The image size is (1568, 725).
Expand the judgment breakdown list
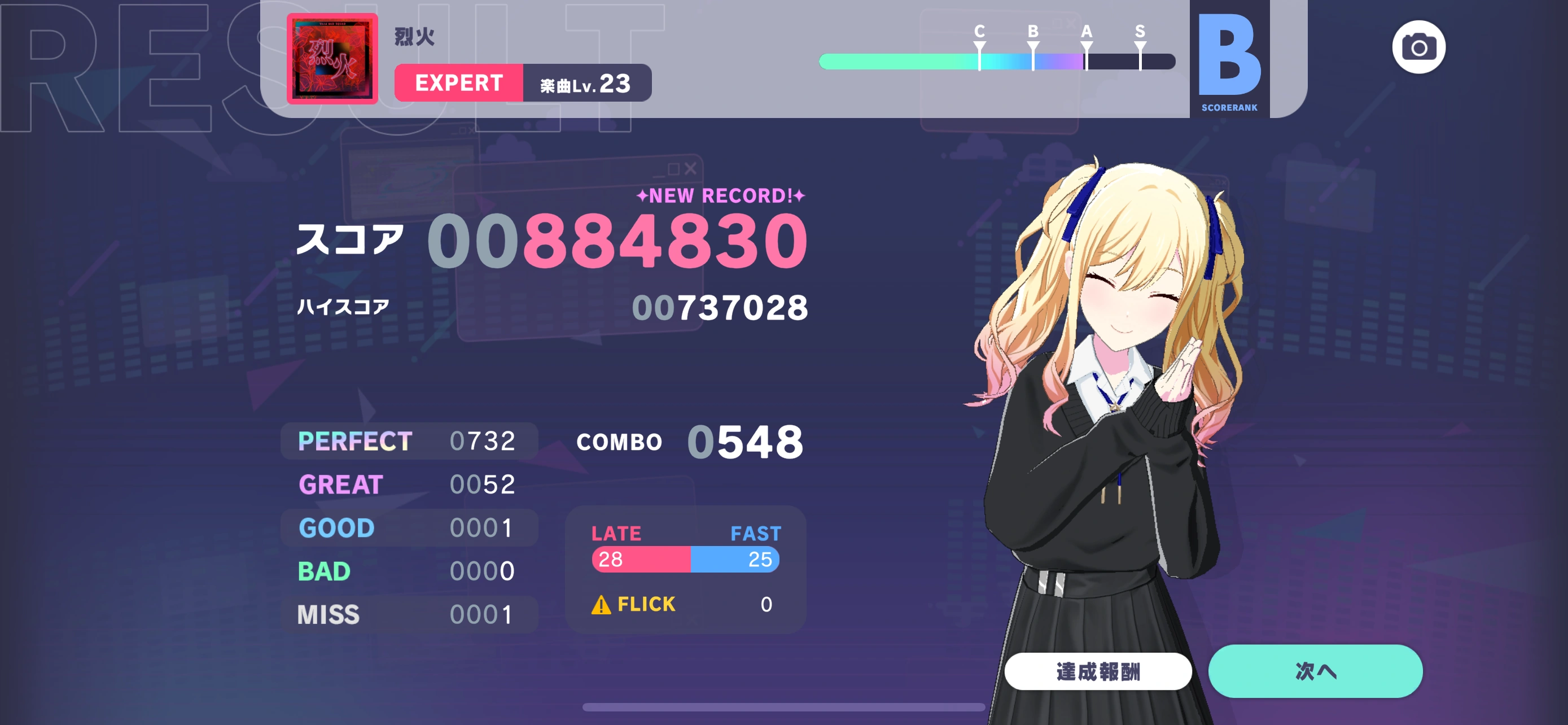click(x=408, y=527)
